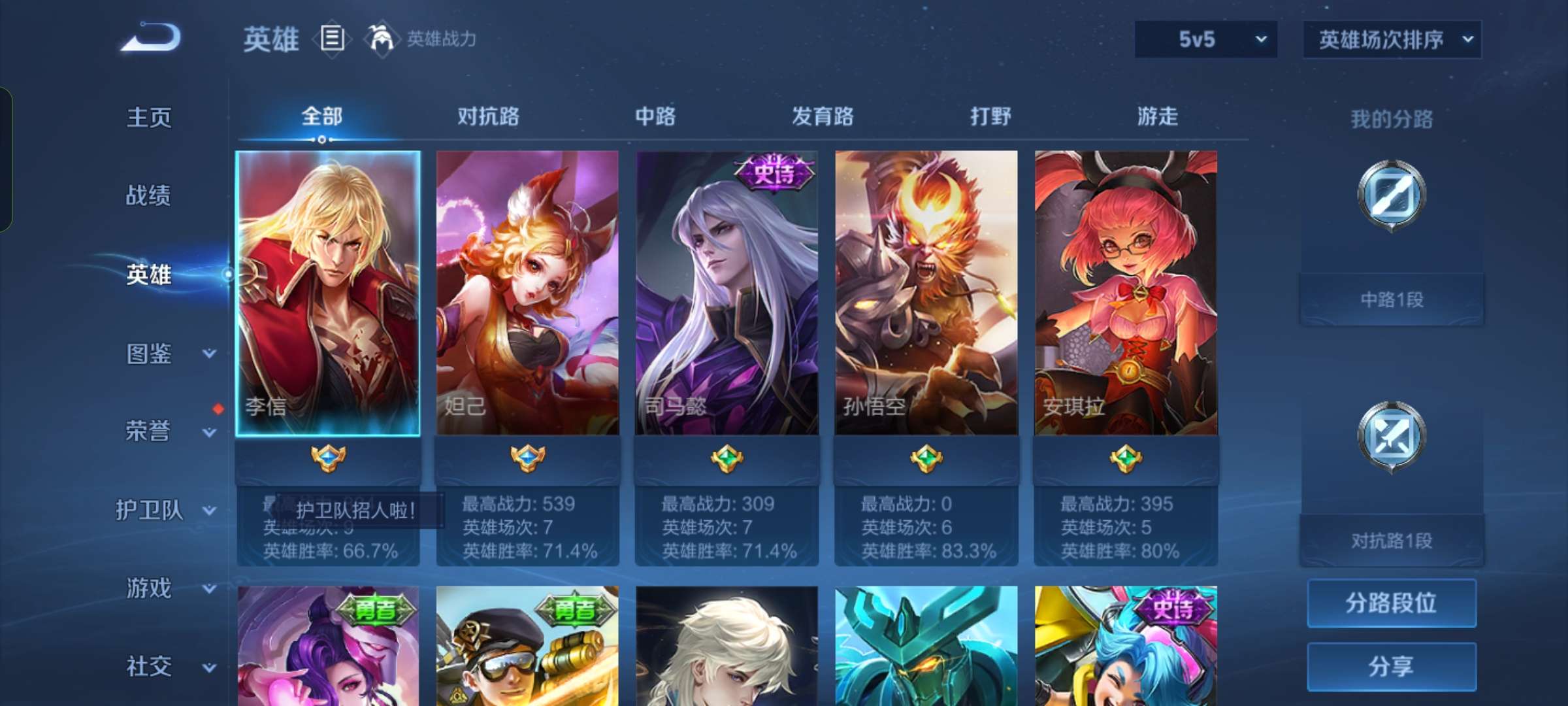Open the 5v5 mode dropdown
This screenshot has height=706, width=1568.
1205,39
